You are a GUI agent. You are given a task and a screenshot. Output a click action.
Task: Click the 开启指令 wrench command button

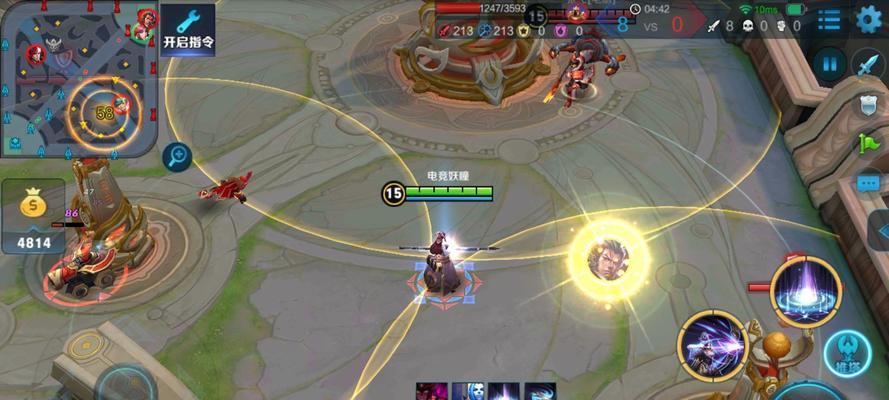point(188,28)
